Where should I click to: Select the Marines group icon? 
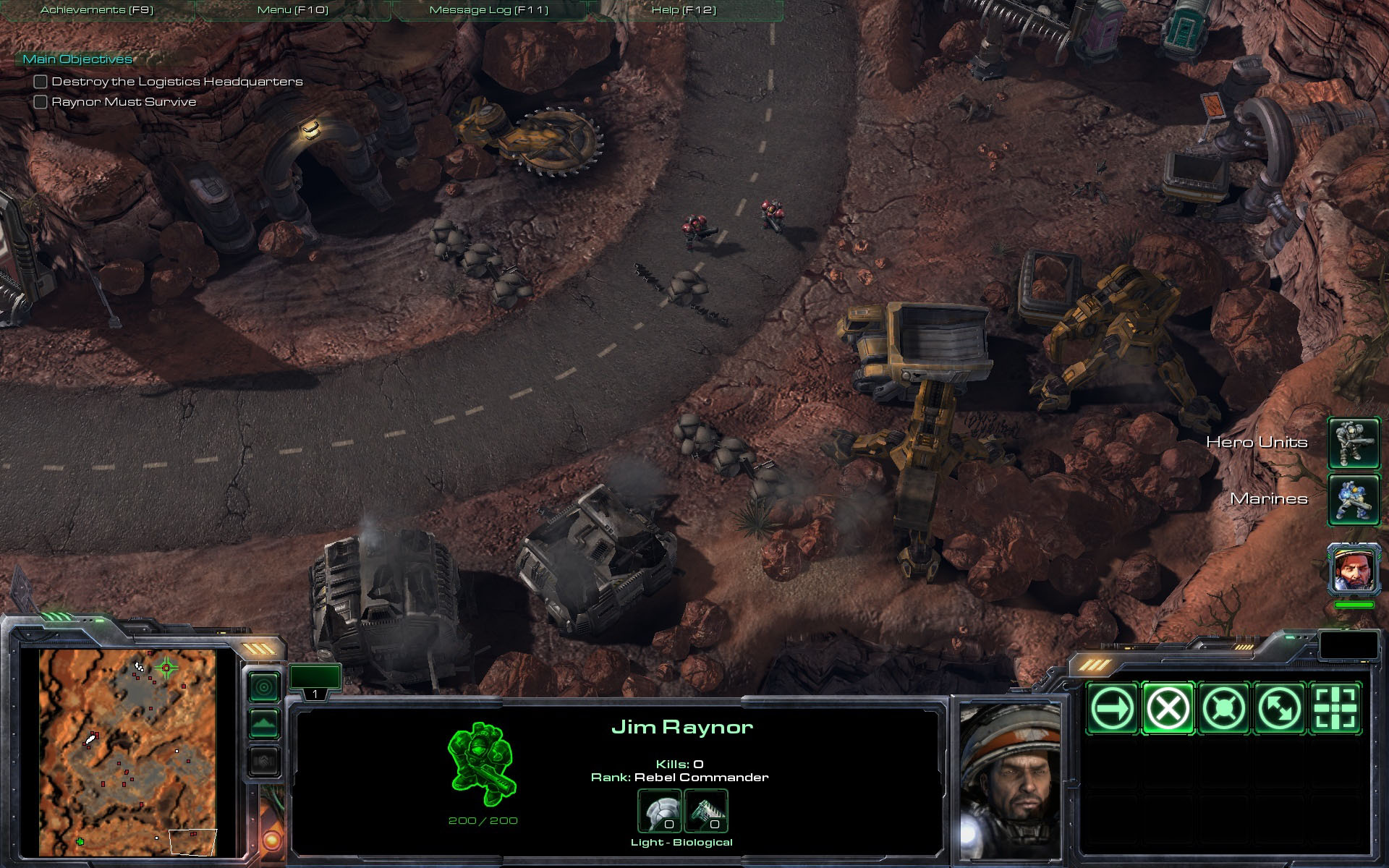1354,499
